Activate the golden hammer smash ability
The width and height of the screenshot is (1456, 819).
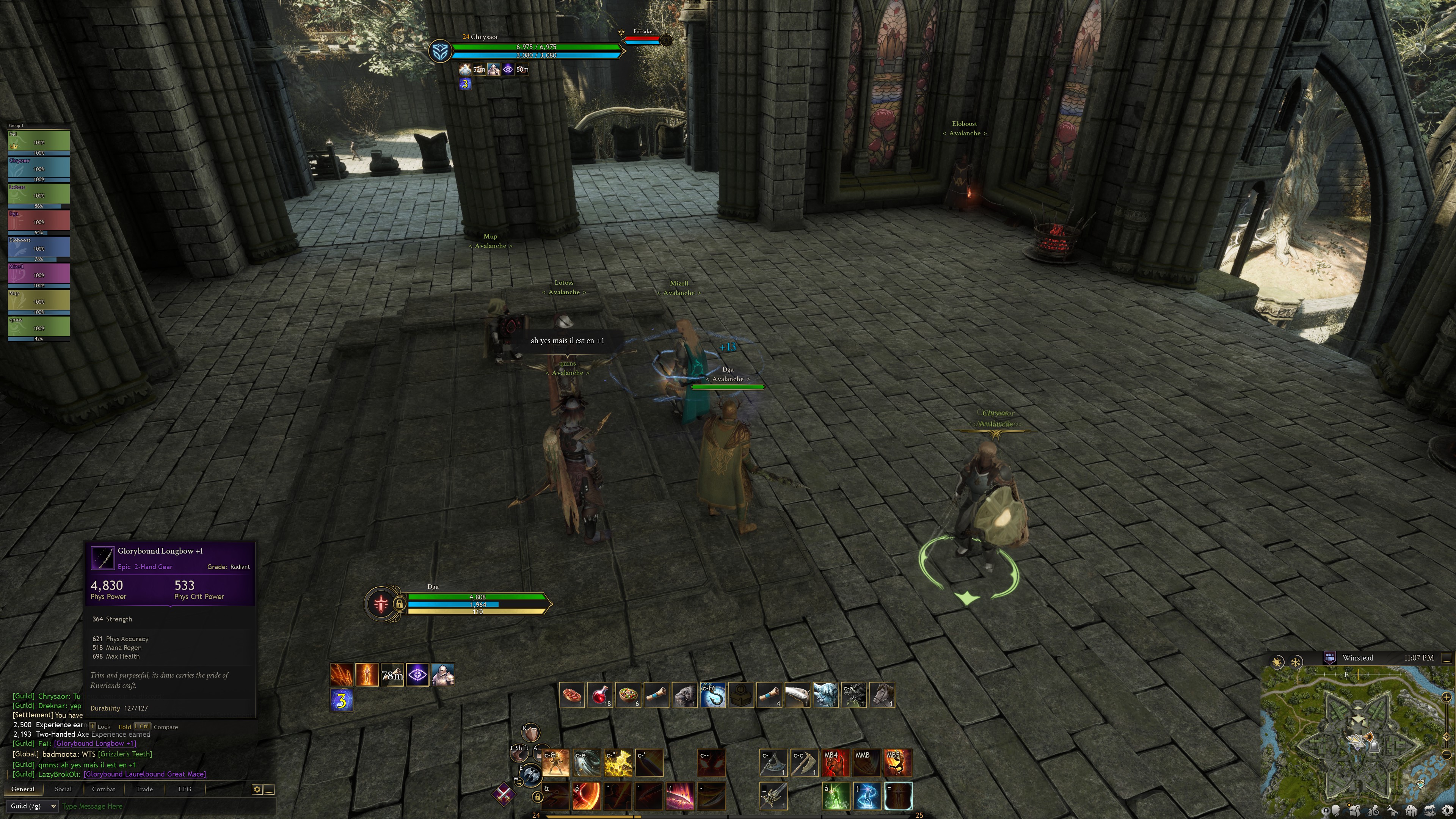[618, 763]
